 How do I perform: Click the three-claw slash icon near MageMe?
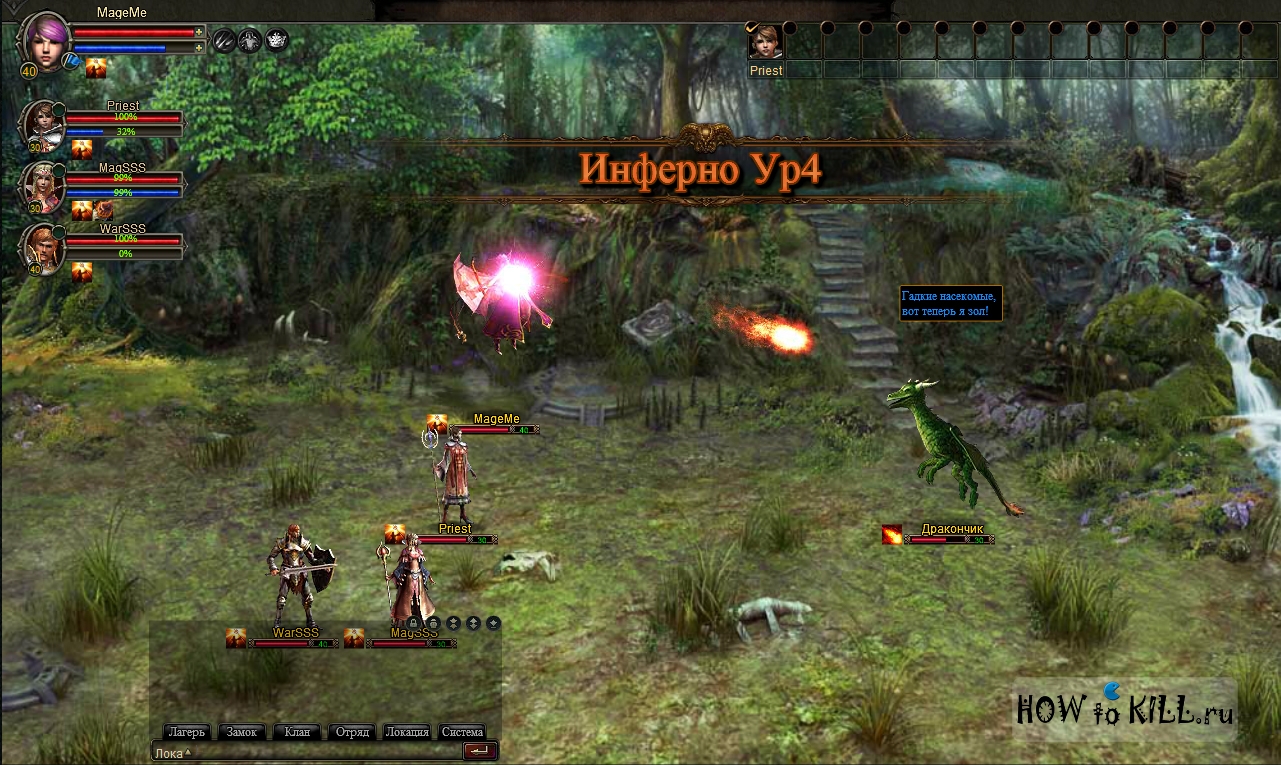(224, 40)
